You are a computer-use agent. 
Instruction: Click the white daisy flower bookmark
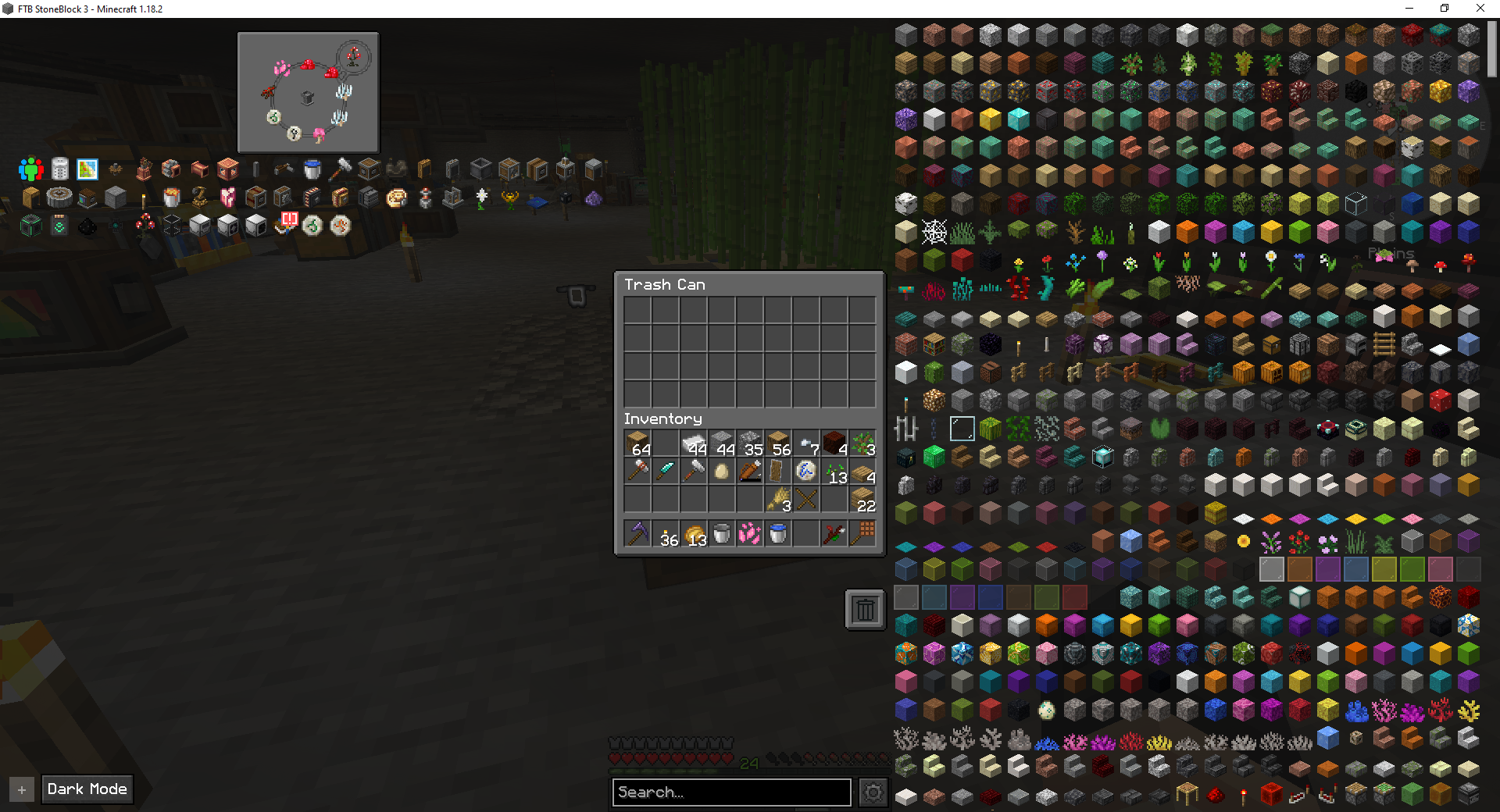482,198
